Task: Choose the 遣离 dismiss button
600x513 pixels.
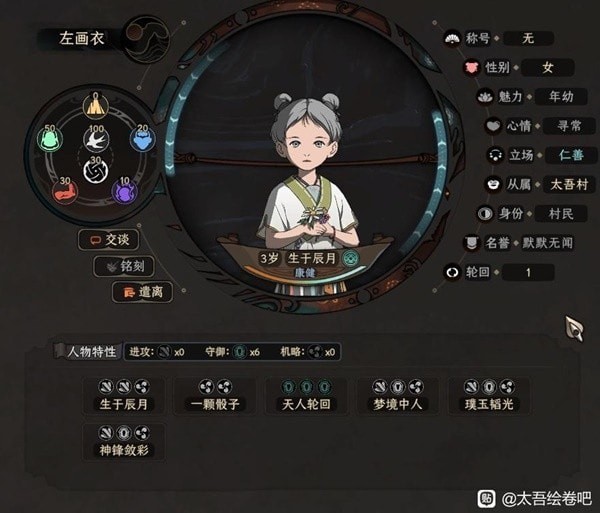Action: tap(142, 292)
